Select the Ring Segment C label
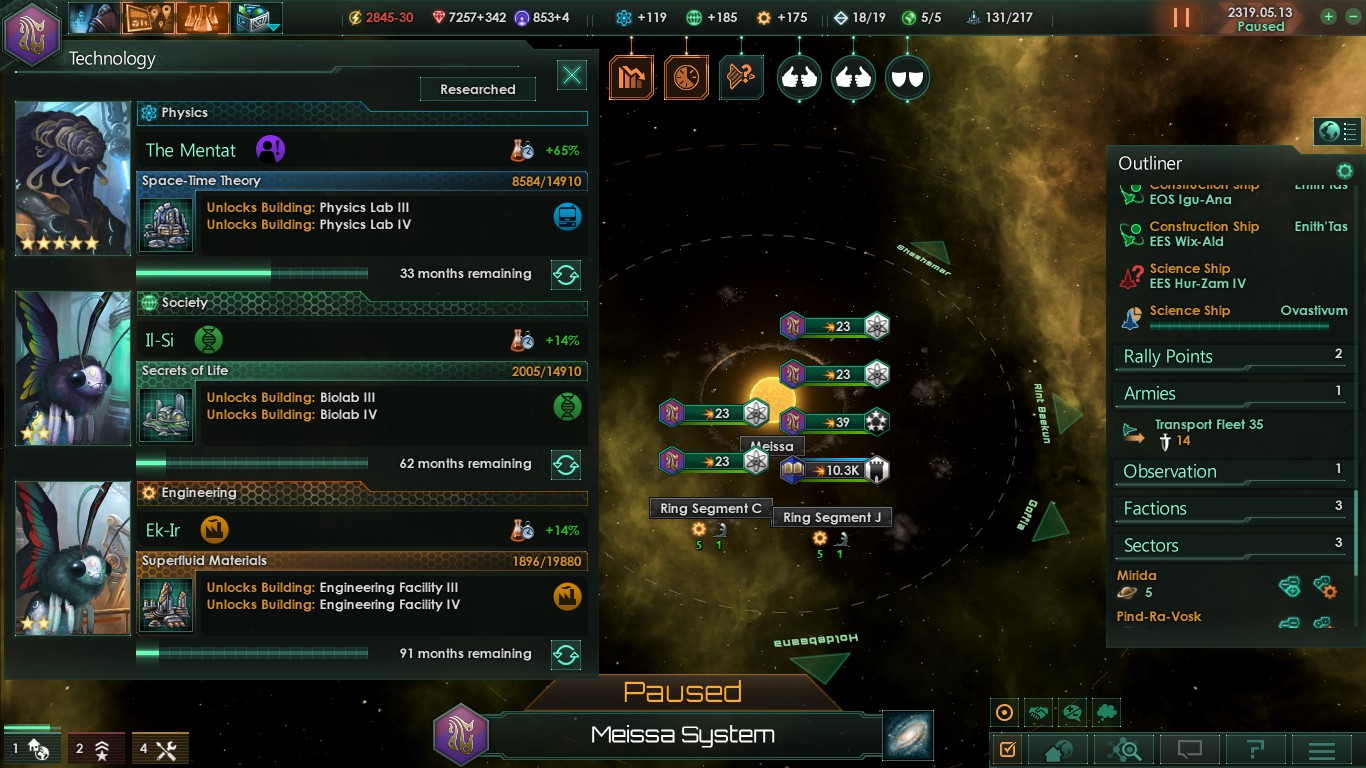 pyautogui.click(x=711, y=509)
